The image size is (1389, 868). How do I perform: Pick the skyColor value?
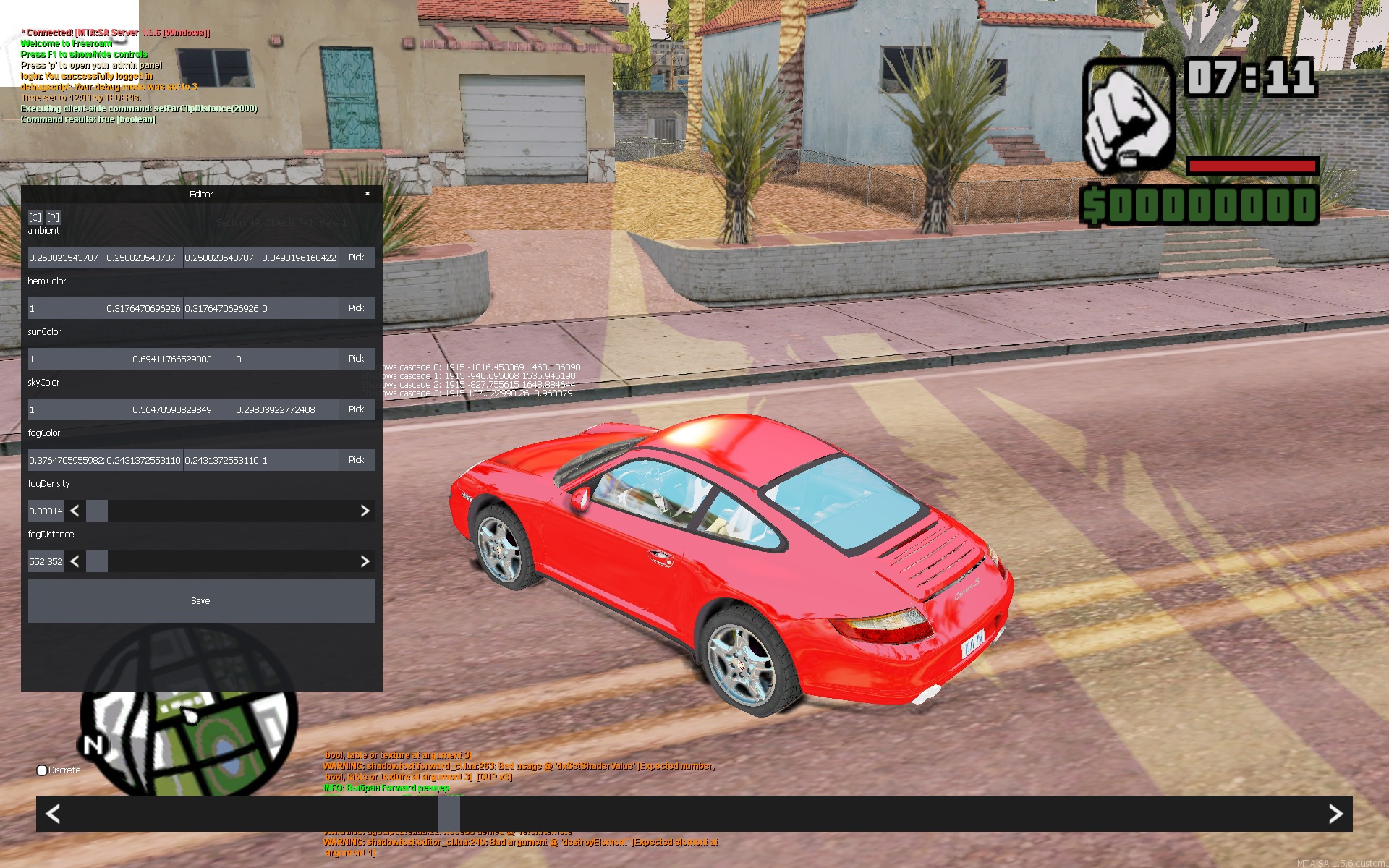coord(357,409)
